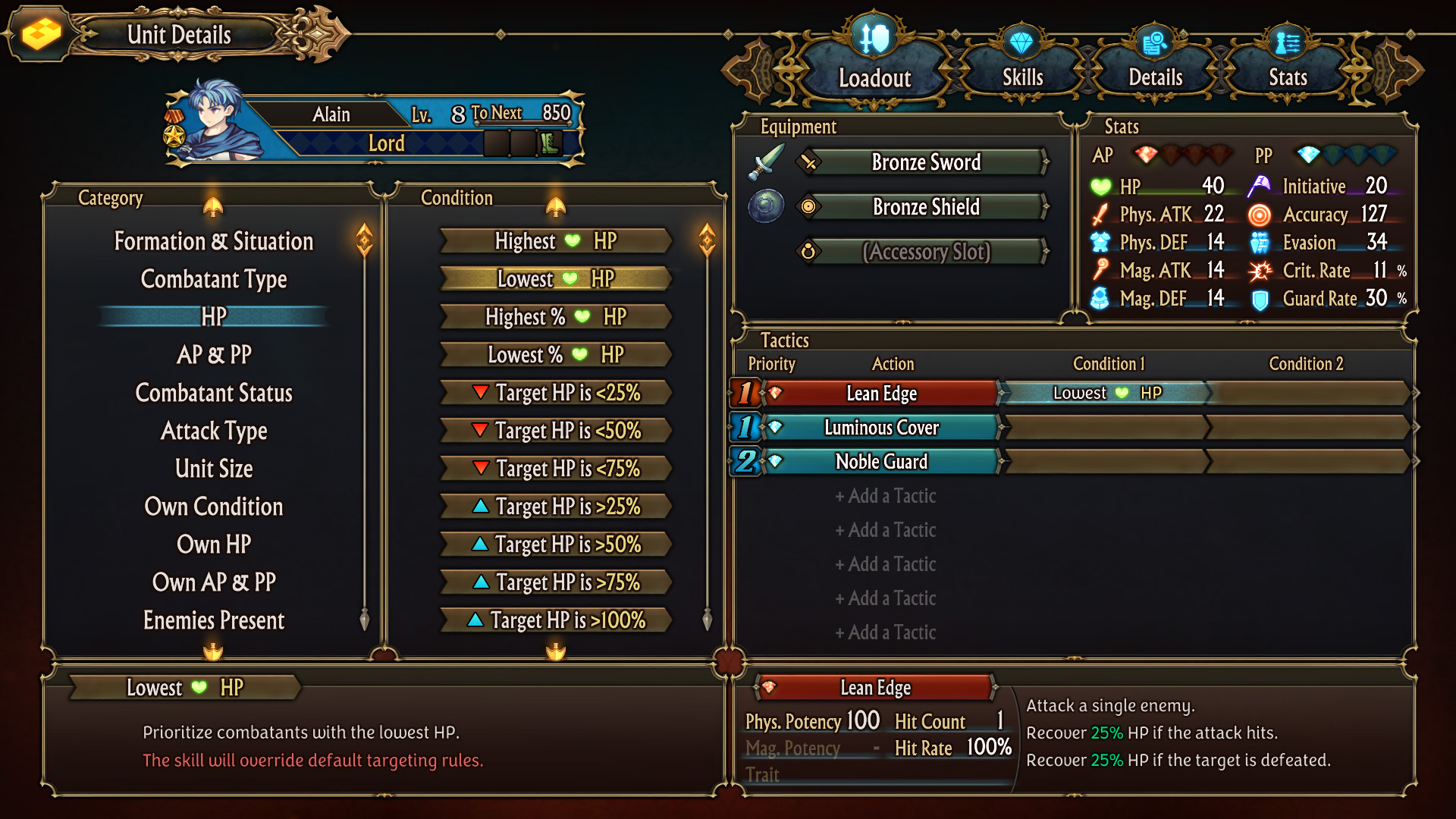This screenshot has height=819, width=1456.
Task: Pick the Target HP is <50% condition
Action: (555, 431)
